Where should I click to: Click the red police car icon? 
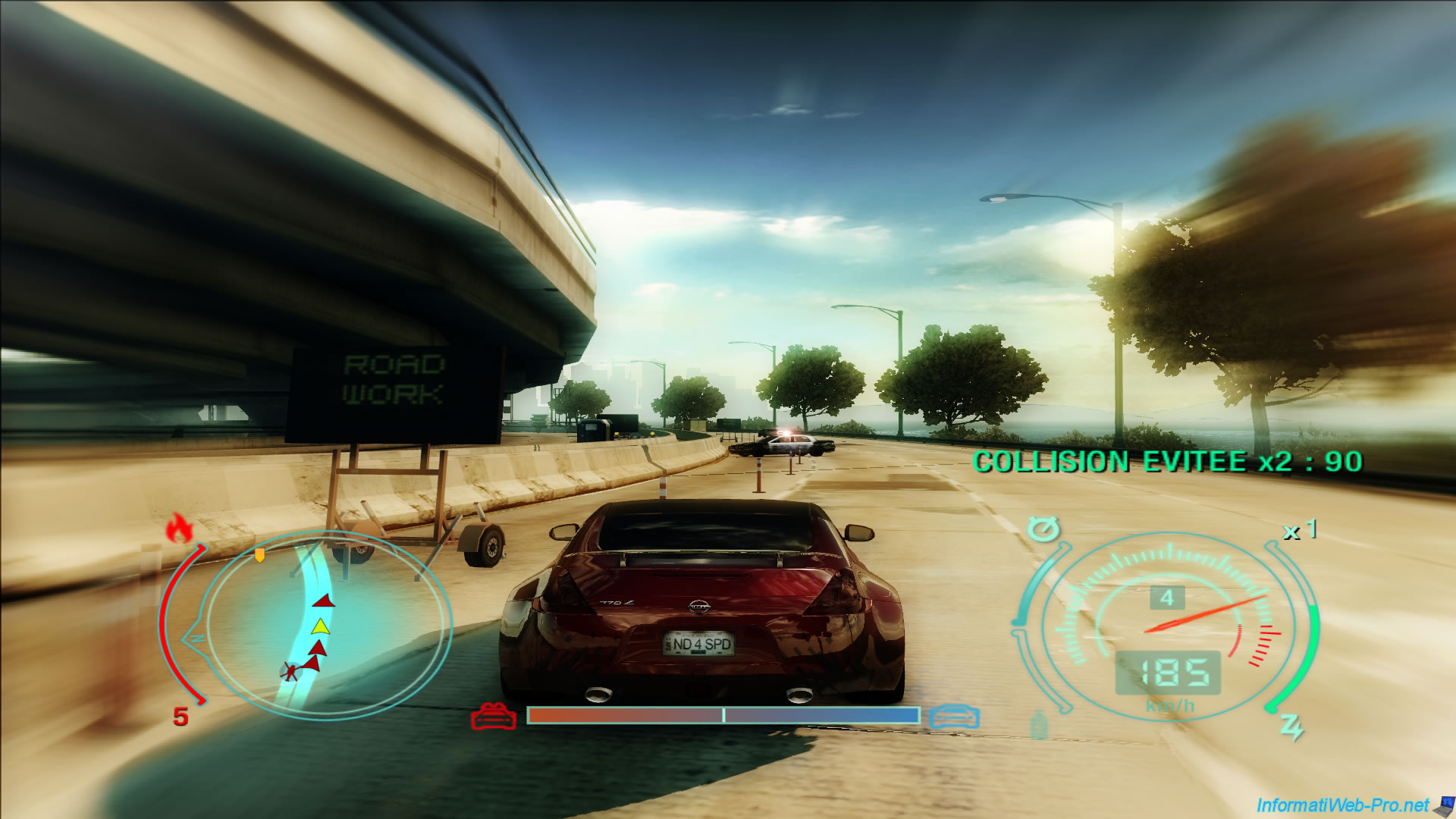[493, 716]
